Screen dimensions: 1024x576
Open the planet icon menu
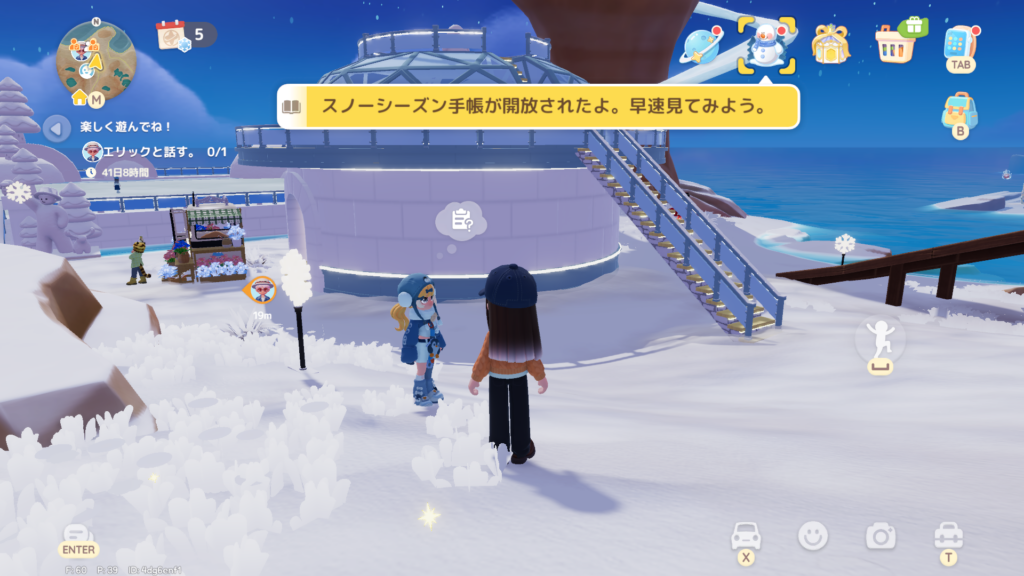[701, 46]
